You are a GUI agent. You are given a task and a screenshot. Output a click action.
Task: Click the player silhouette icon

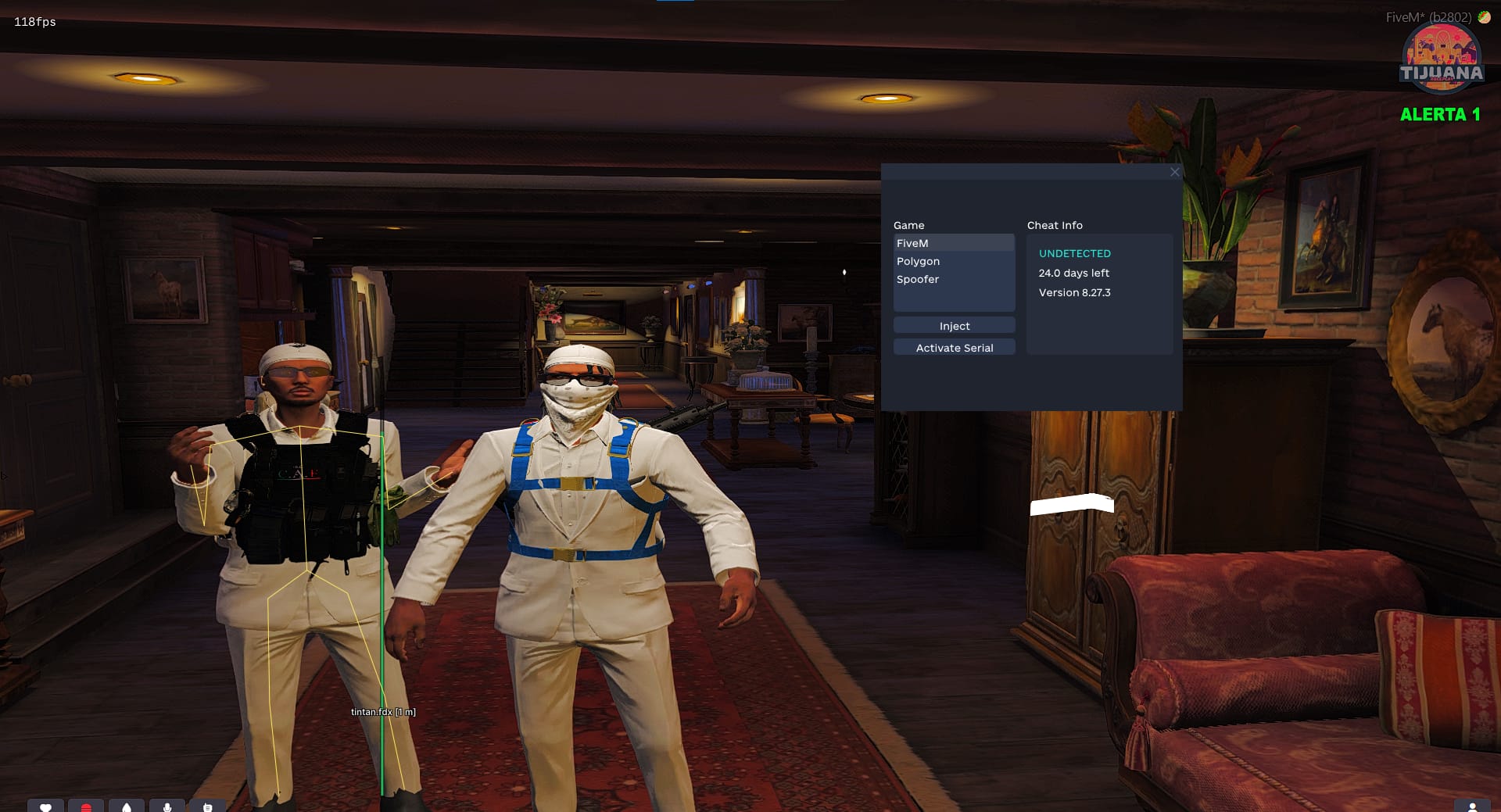tap(1472, 807)
